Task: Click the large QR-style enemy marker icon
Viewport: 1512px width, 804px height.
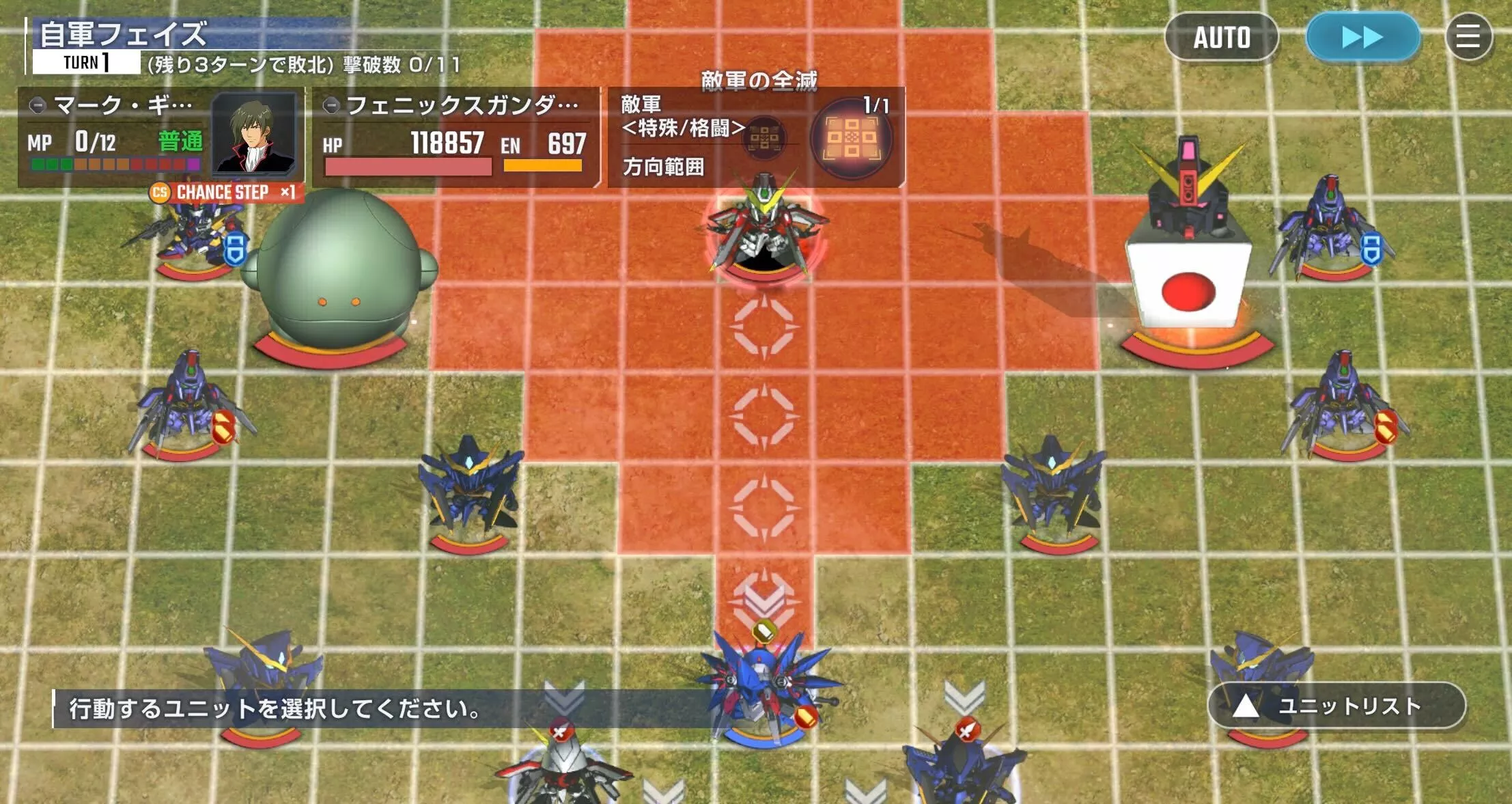Action: pyautogui.click(x=853, y=139)
